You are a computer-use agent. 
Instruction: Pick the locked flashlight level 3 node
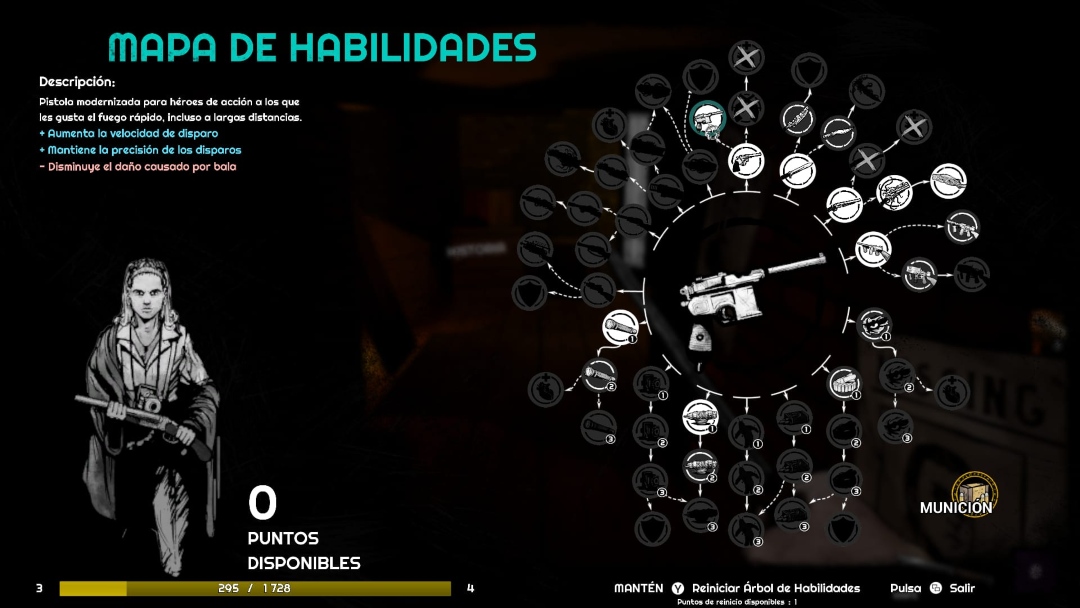(x=597, y=427)
